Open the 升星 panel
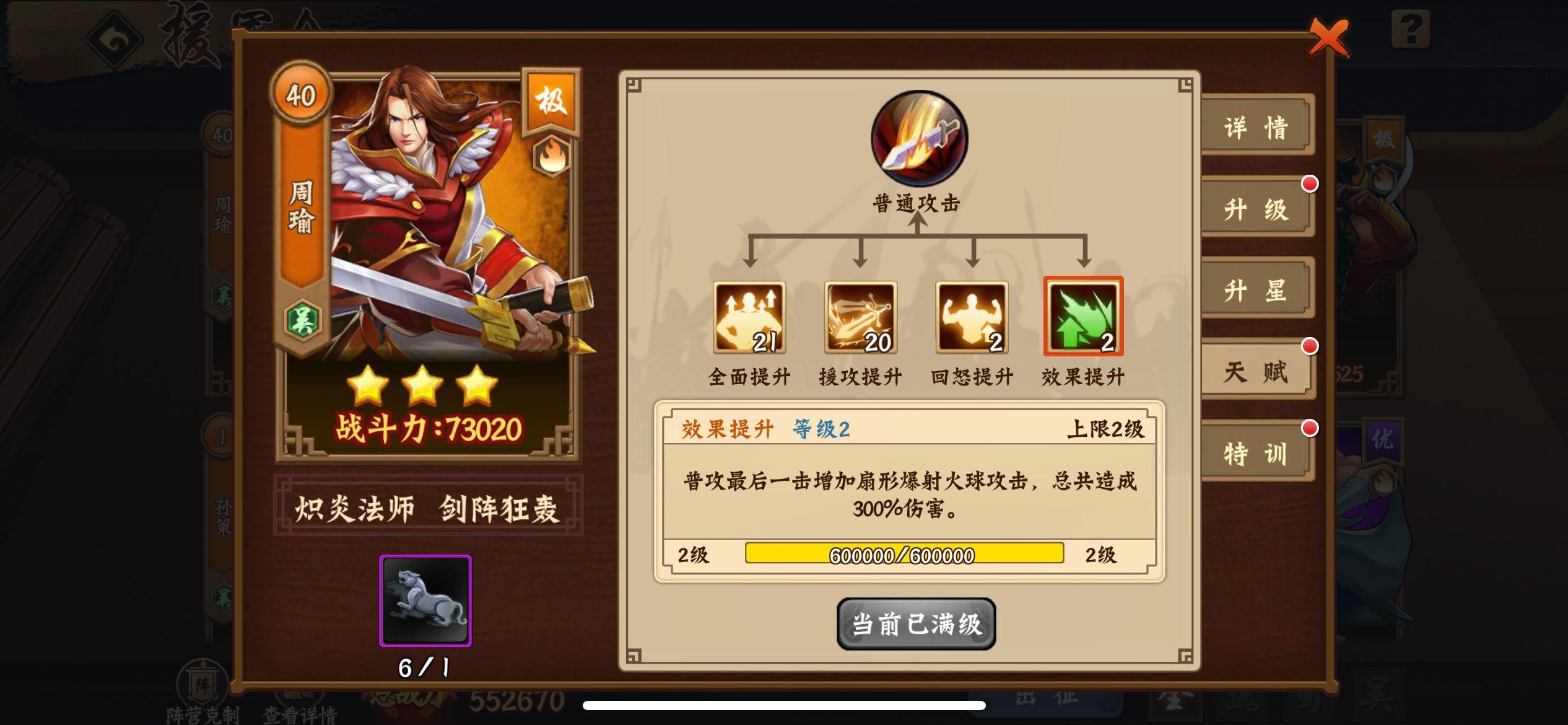The width and height of the screenshot is (1568, 725). point(1257,289)
